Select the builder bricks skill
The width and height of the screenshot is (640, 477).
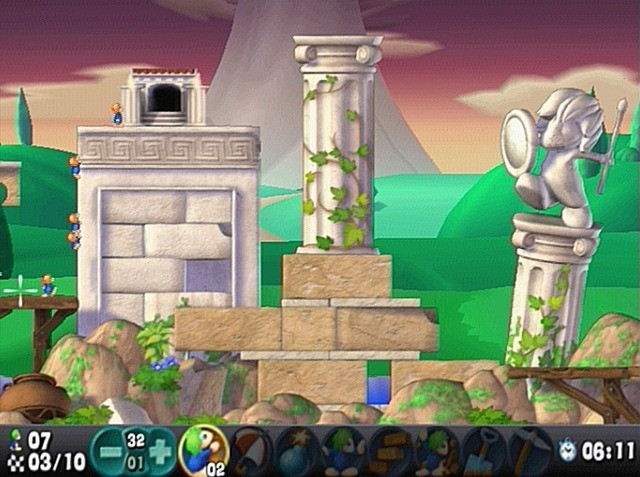pos(389,448)
